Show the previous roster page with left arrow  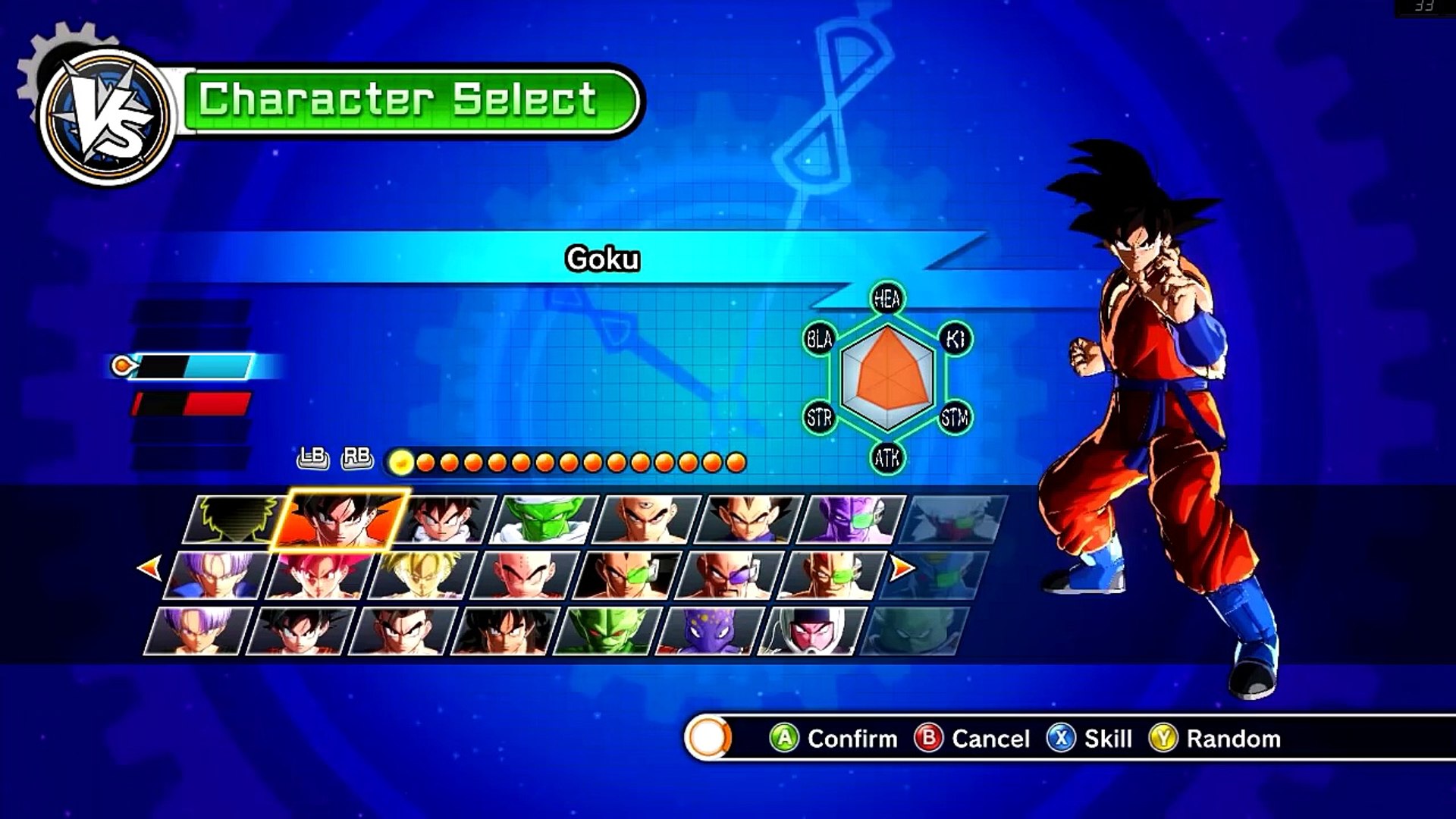pyautogui.click(x=149, y=567)
